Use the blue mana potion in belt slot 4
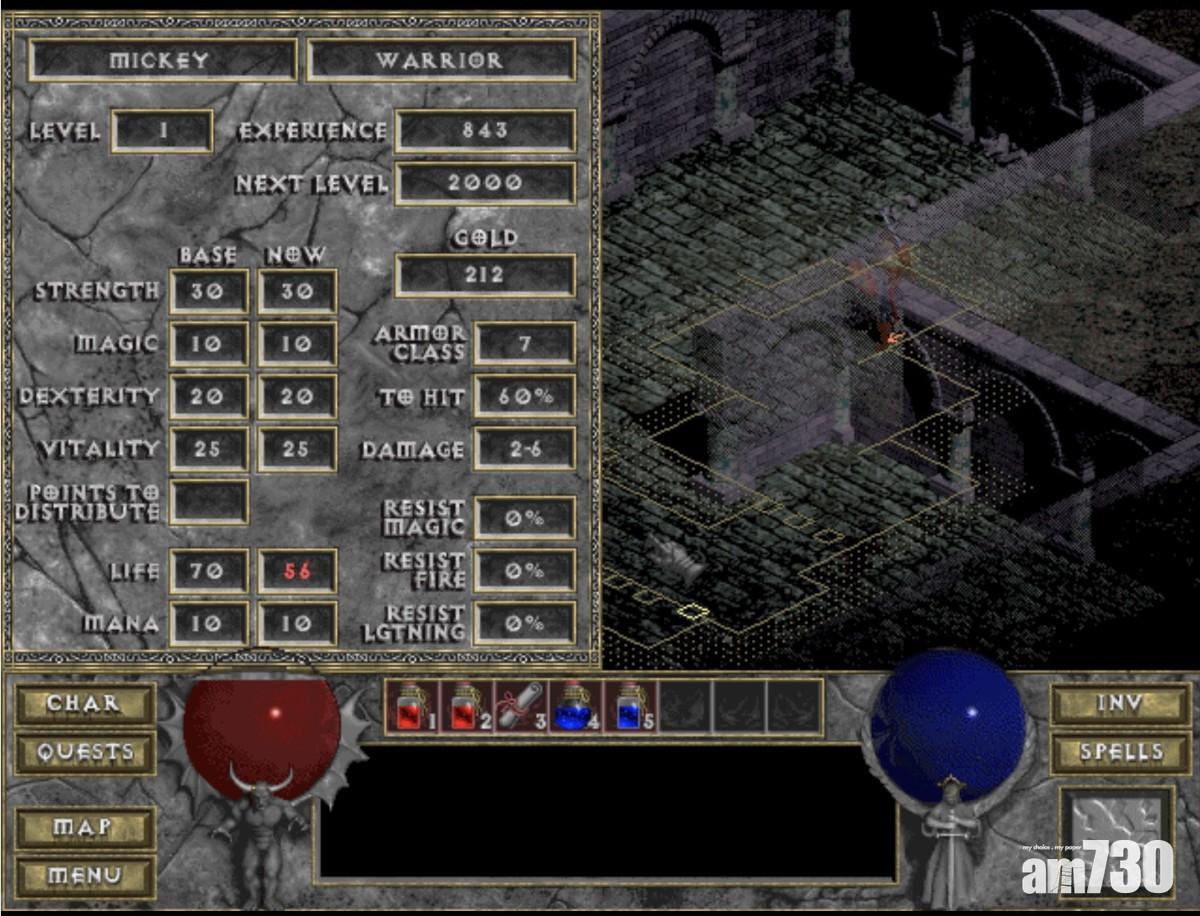 click(574, 706)
